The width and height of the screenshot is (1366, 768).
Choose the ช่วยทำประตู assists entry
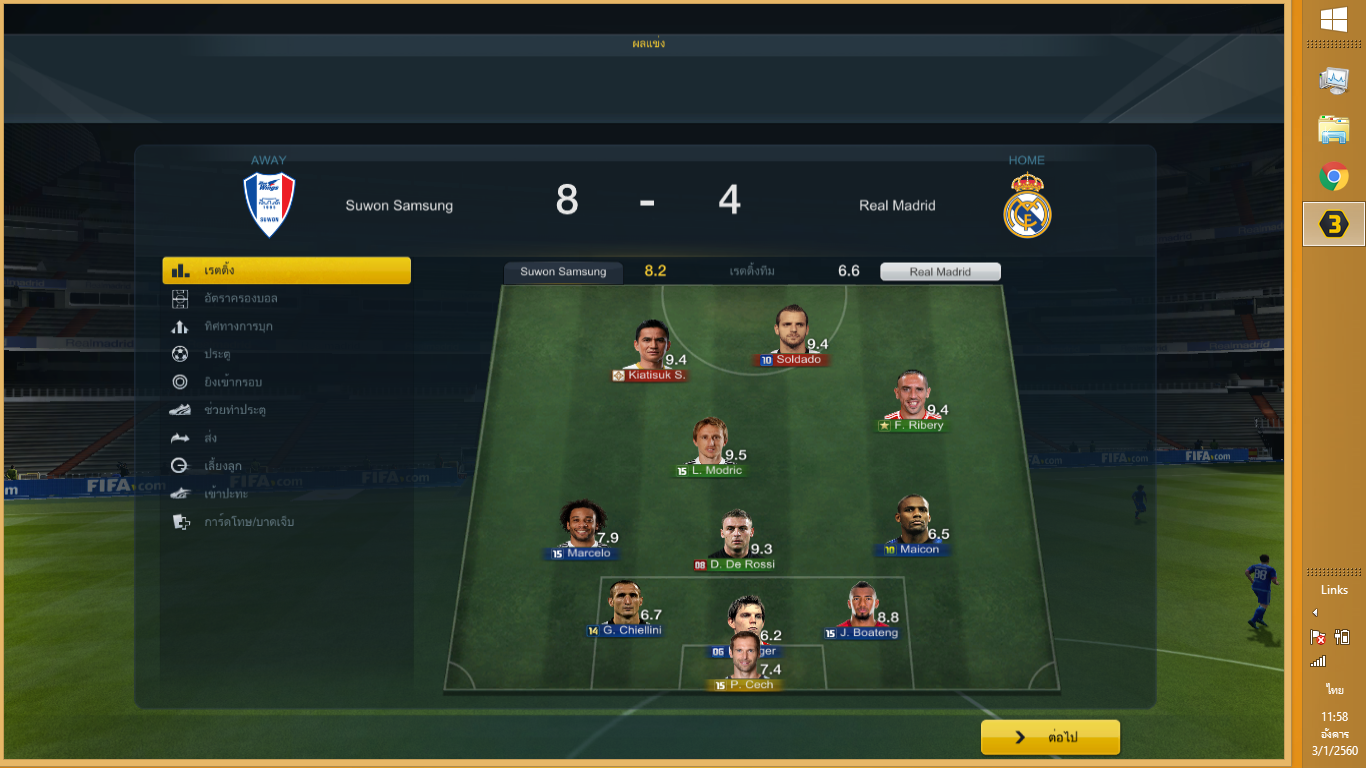click(234, 410)
